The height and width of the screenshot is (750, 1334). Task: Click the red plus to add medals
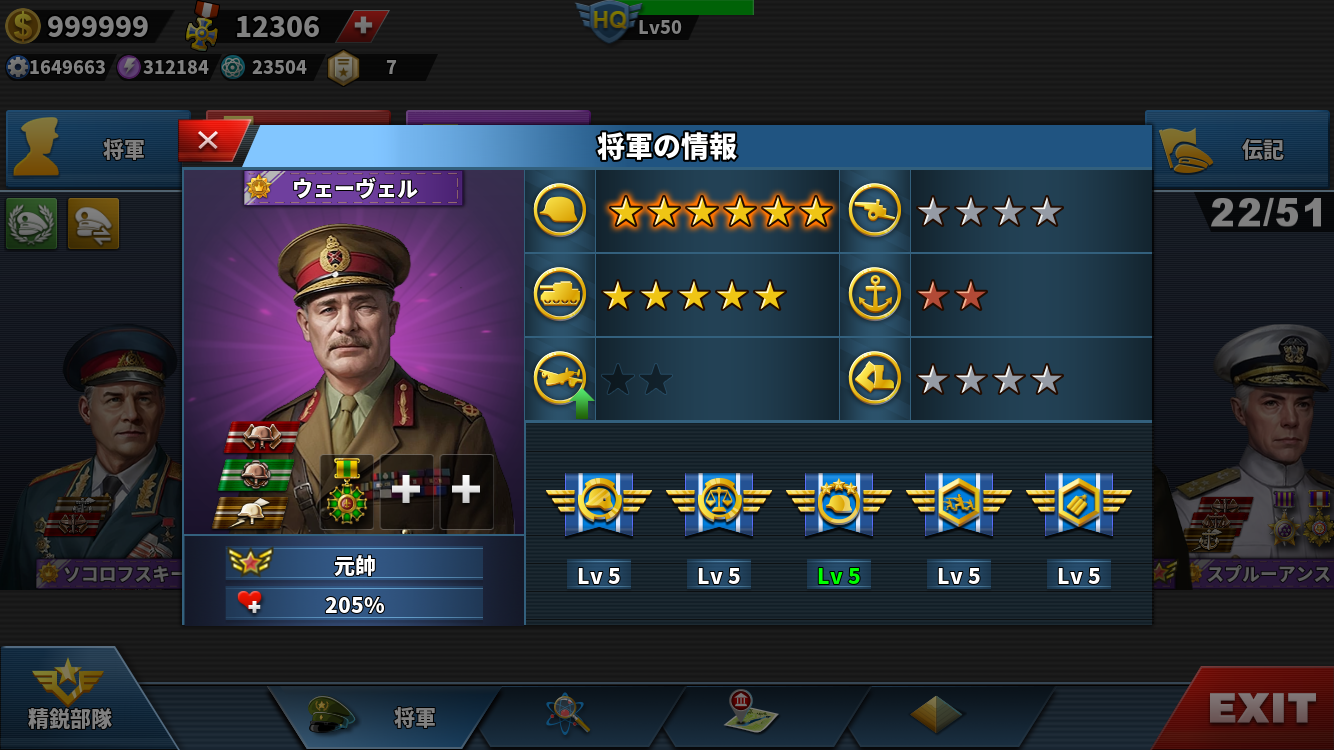pos(363,26)
